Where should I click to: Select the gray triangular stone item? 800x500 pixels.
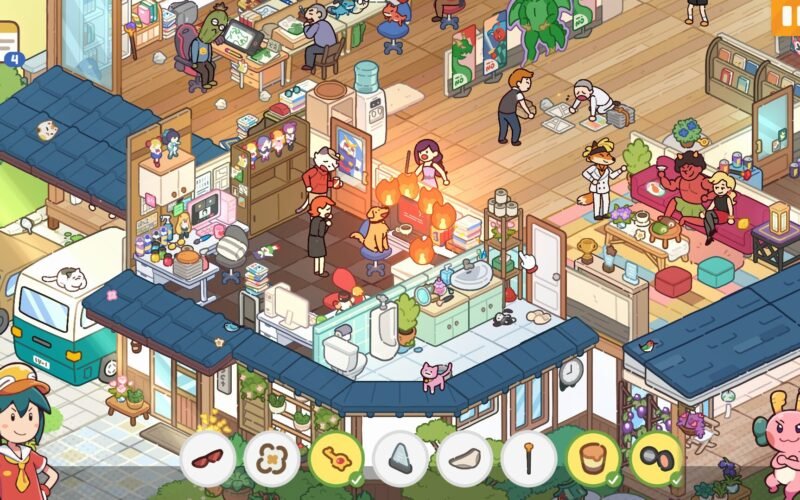400,459
